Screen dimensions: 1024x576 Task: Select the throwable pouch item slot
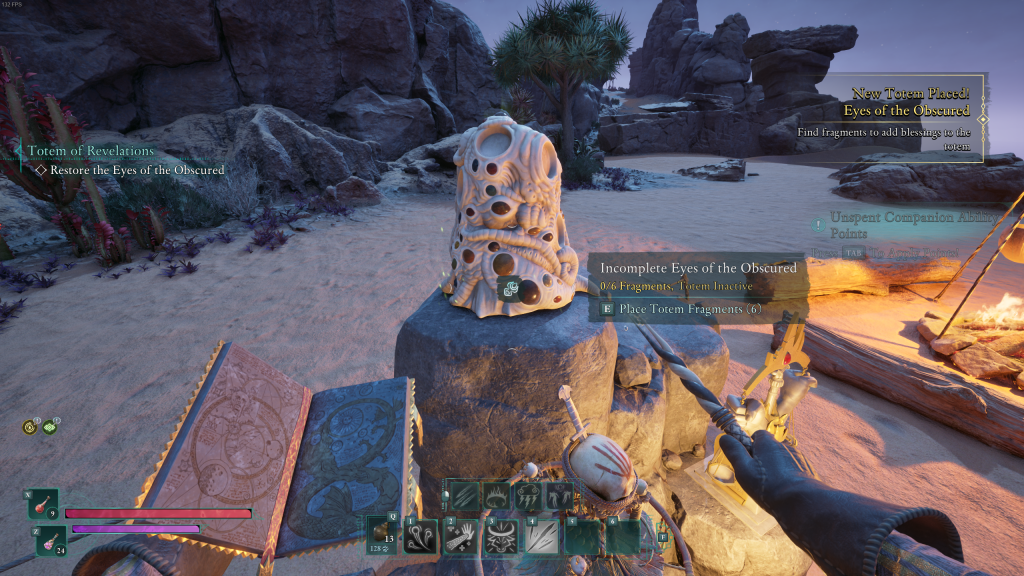382,535
